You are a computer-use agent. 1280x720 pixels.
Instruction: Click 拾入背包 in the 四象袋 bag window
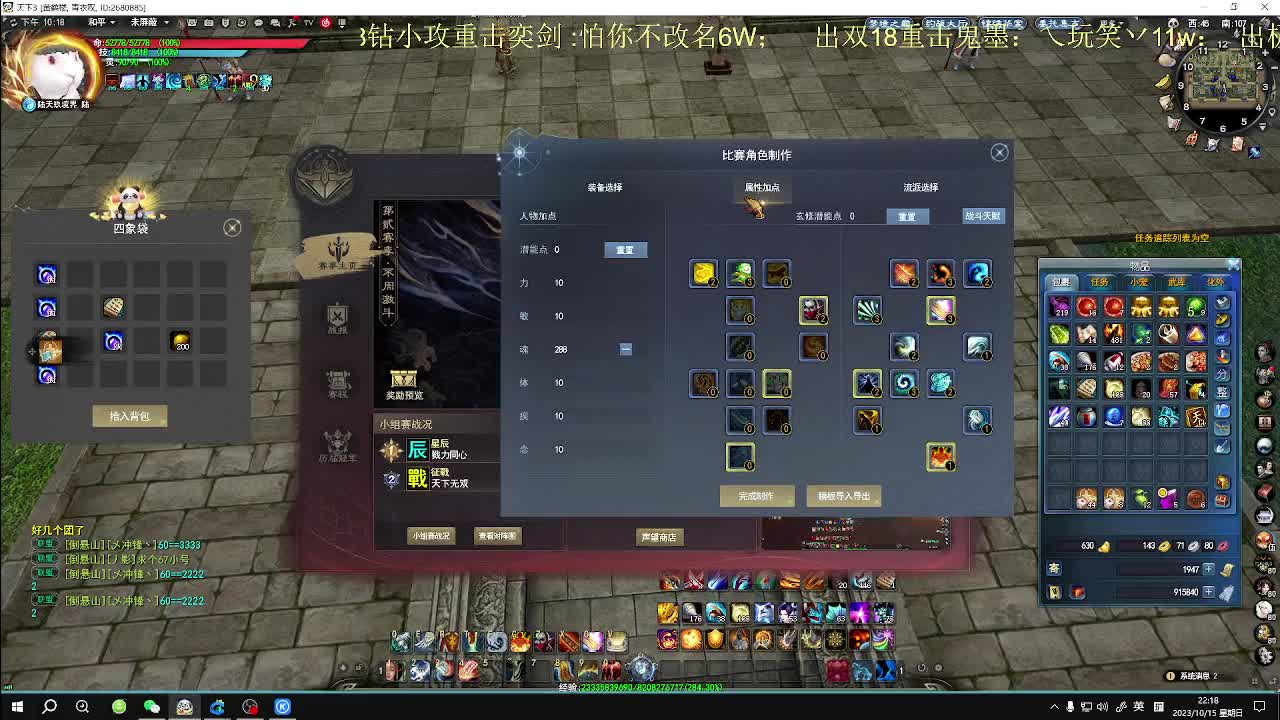click(x=130, y=417)
